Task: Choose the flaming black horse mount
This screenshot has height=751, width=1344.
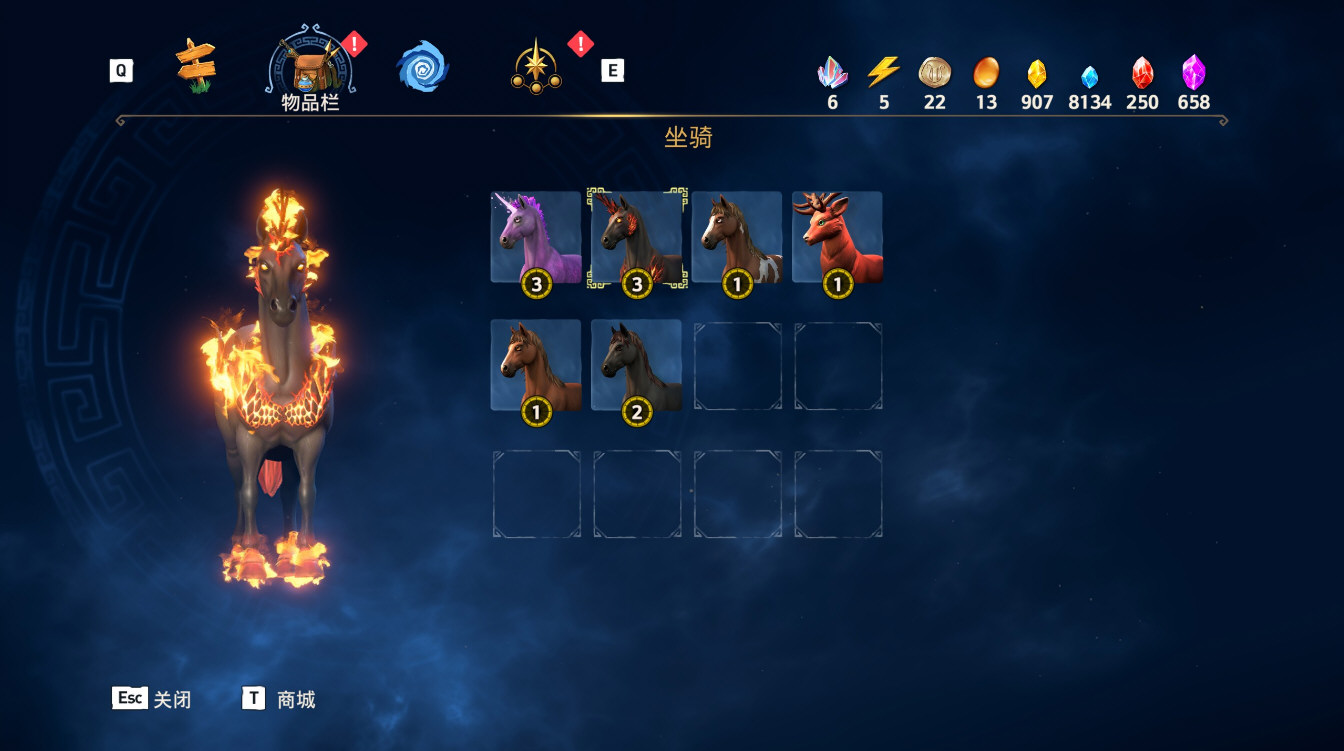Action: click(x=637, y=238)
